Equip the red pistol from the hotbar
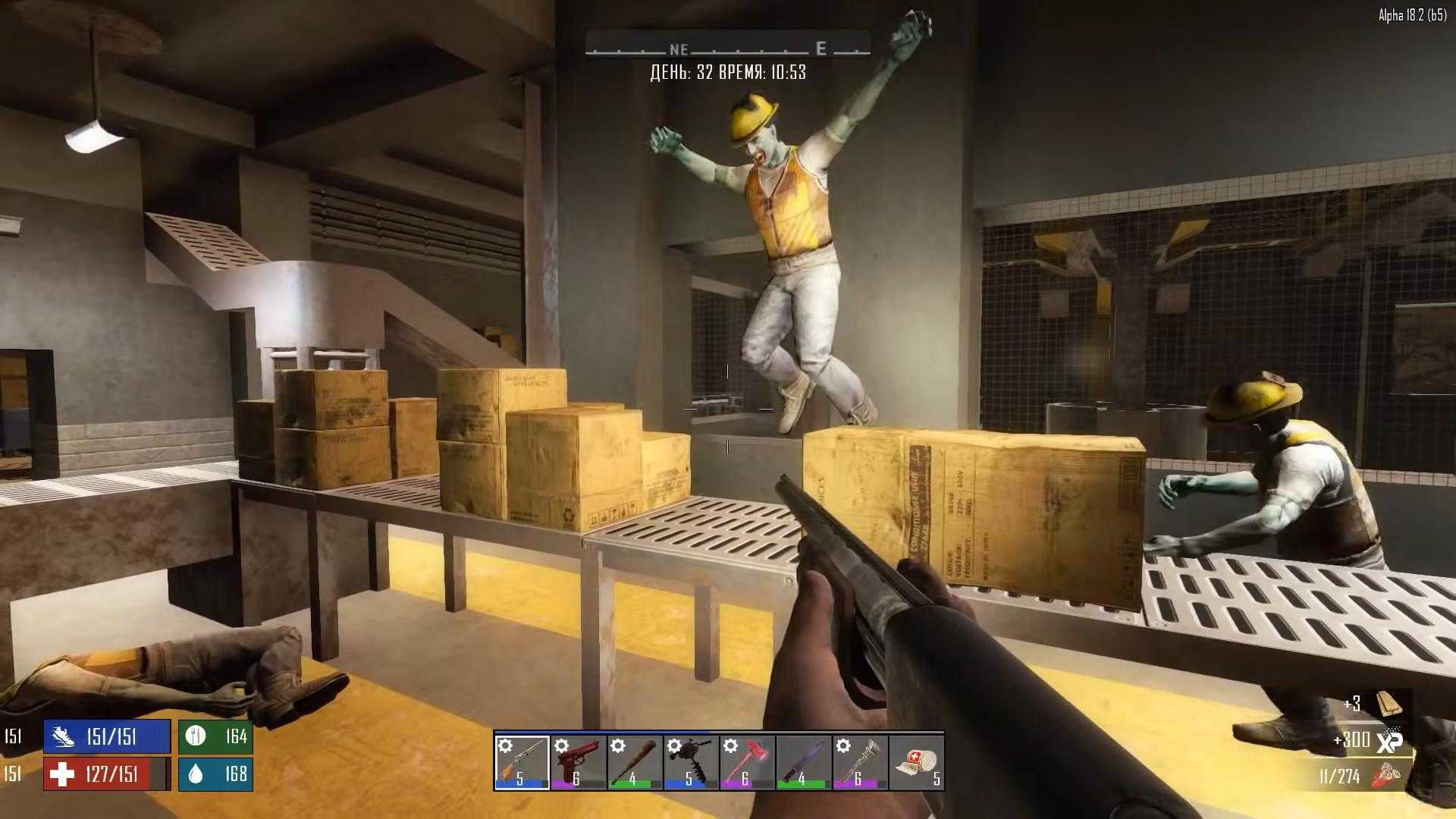Screen dimensions: 1456x819 coord(578,762)
